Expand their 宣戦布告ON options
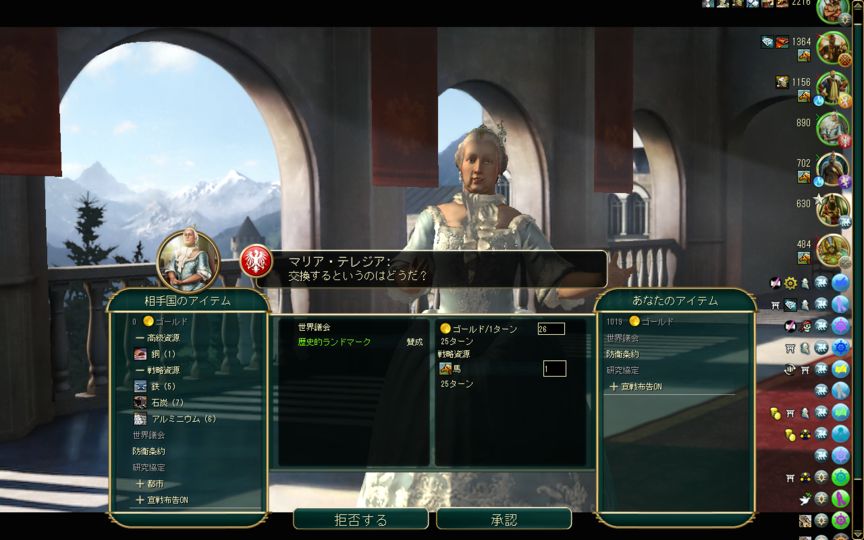The height and width of the screenshot is (540, 864). [161, 499]
